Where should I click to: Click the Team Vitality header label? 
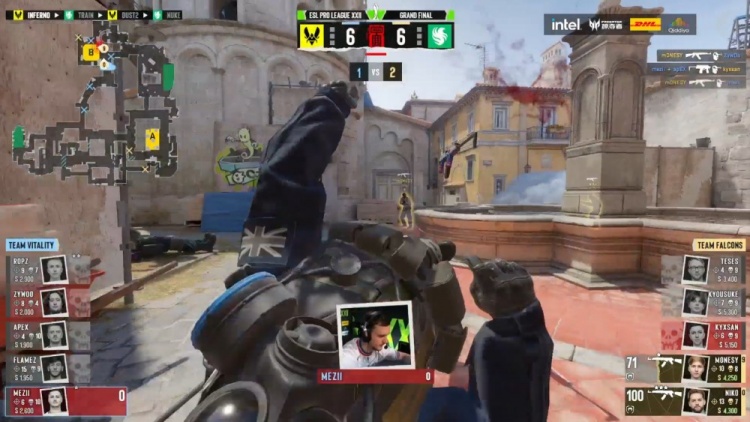(32, 245)
